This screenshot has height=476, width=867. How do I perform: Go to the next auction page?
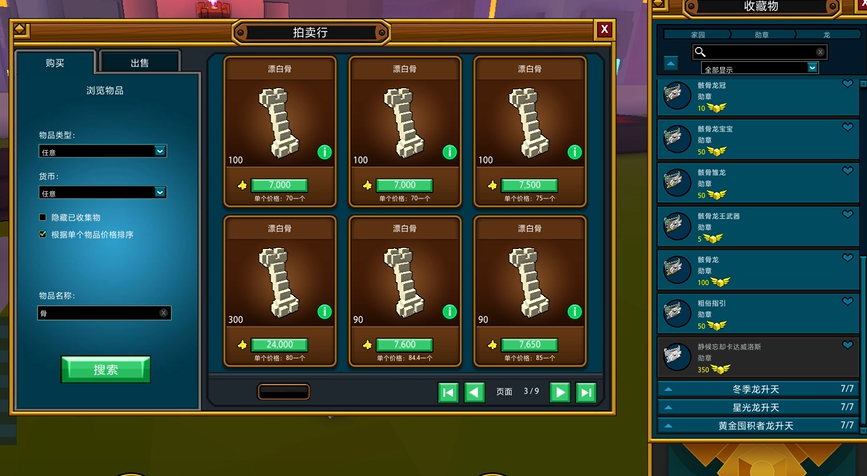pyautogui.click(x=560, y=392)
